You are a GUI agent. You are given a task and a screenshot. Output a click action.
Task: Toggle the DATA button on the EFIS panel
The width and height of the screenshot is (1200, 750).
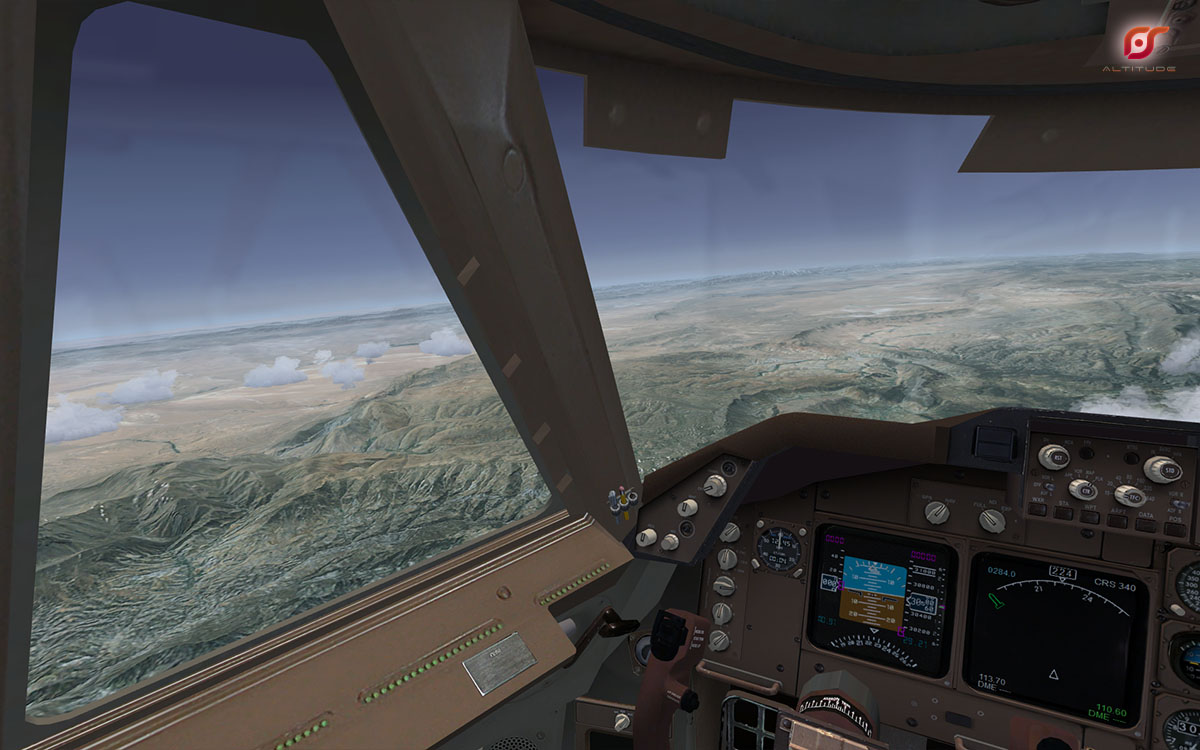[x=1146, y=525]
